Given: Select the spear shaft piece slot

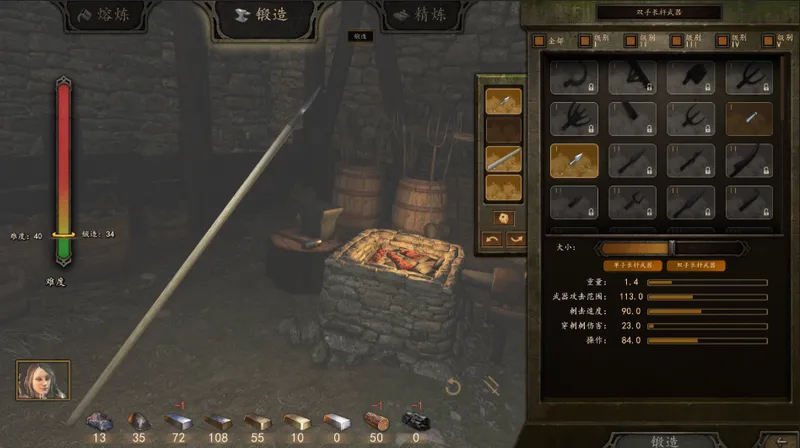Looking at the screenshot, I should click(503, 158).
